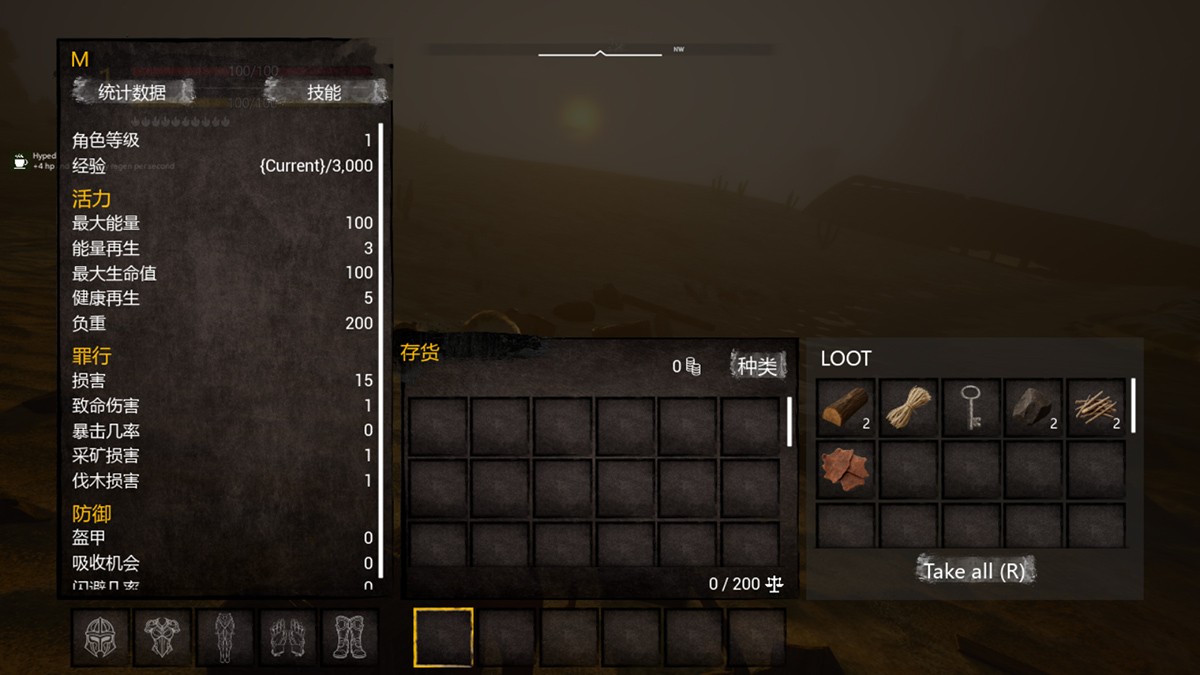The width and height of the screenshot is (1200, 675).
Task: Click the boots equipment slot
Action: (349, 638)
